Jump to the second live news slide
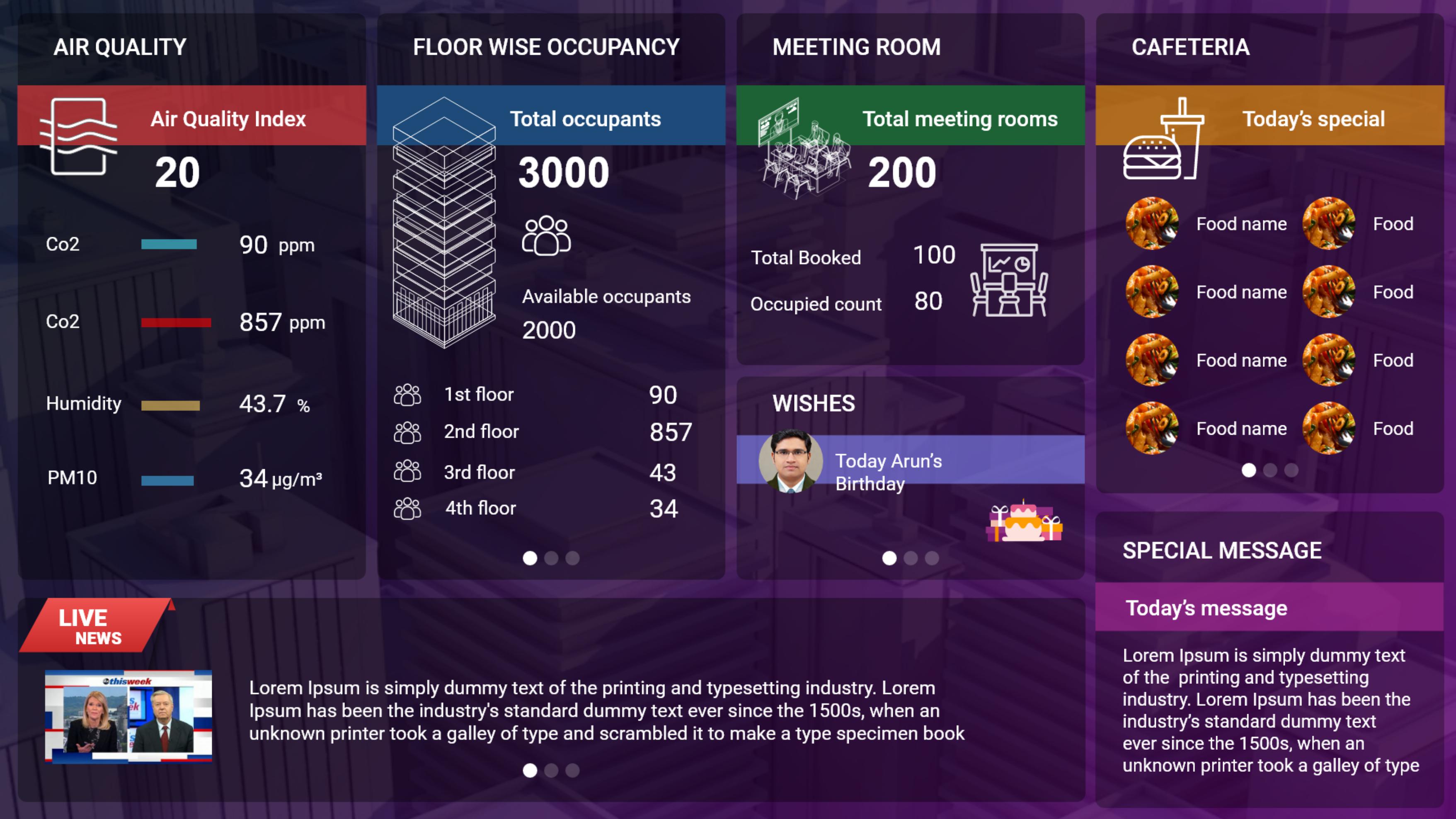1456x819 pixels. click(551, 771)
